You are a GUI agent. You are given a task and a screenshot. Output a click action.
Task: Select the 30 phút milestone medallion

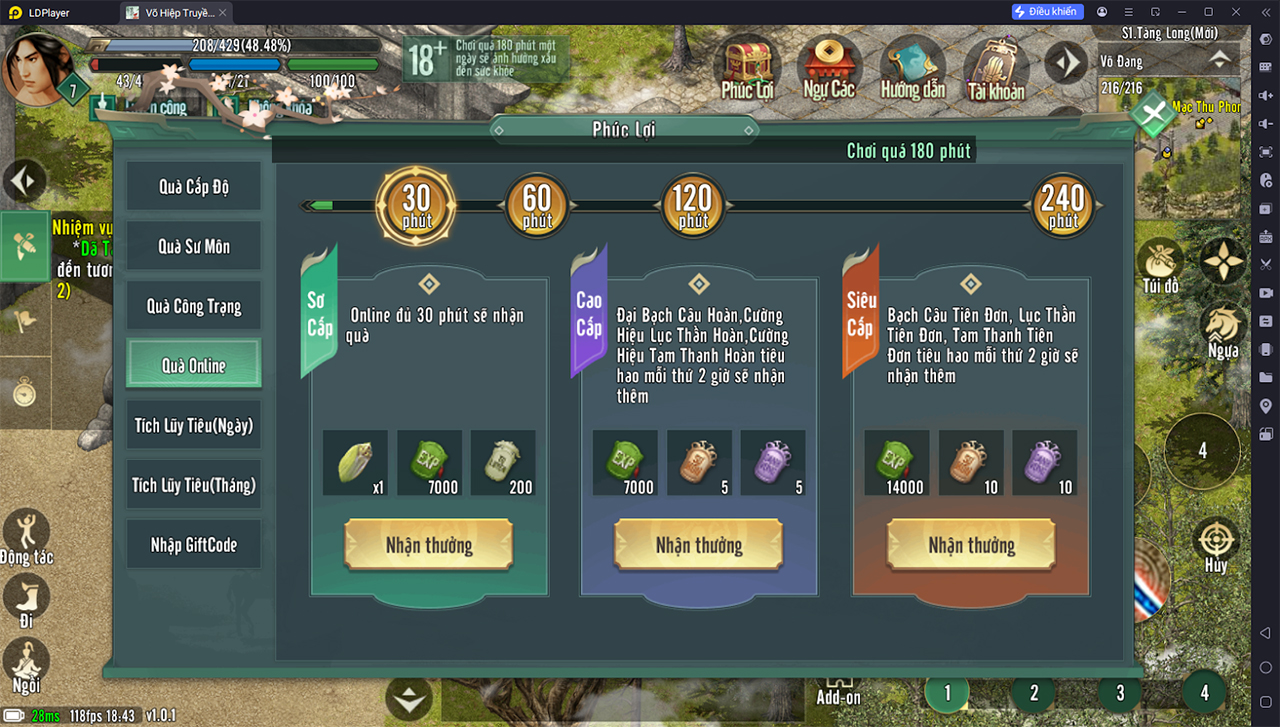(x=416, y=205)
